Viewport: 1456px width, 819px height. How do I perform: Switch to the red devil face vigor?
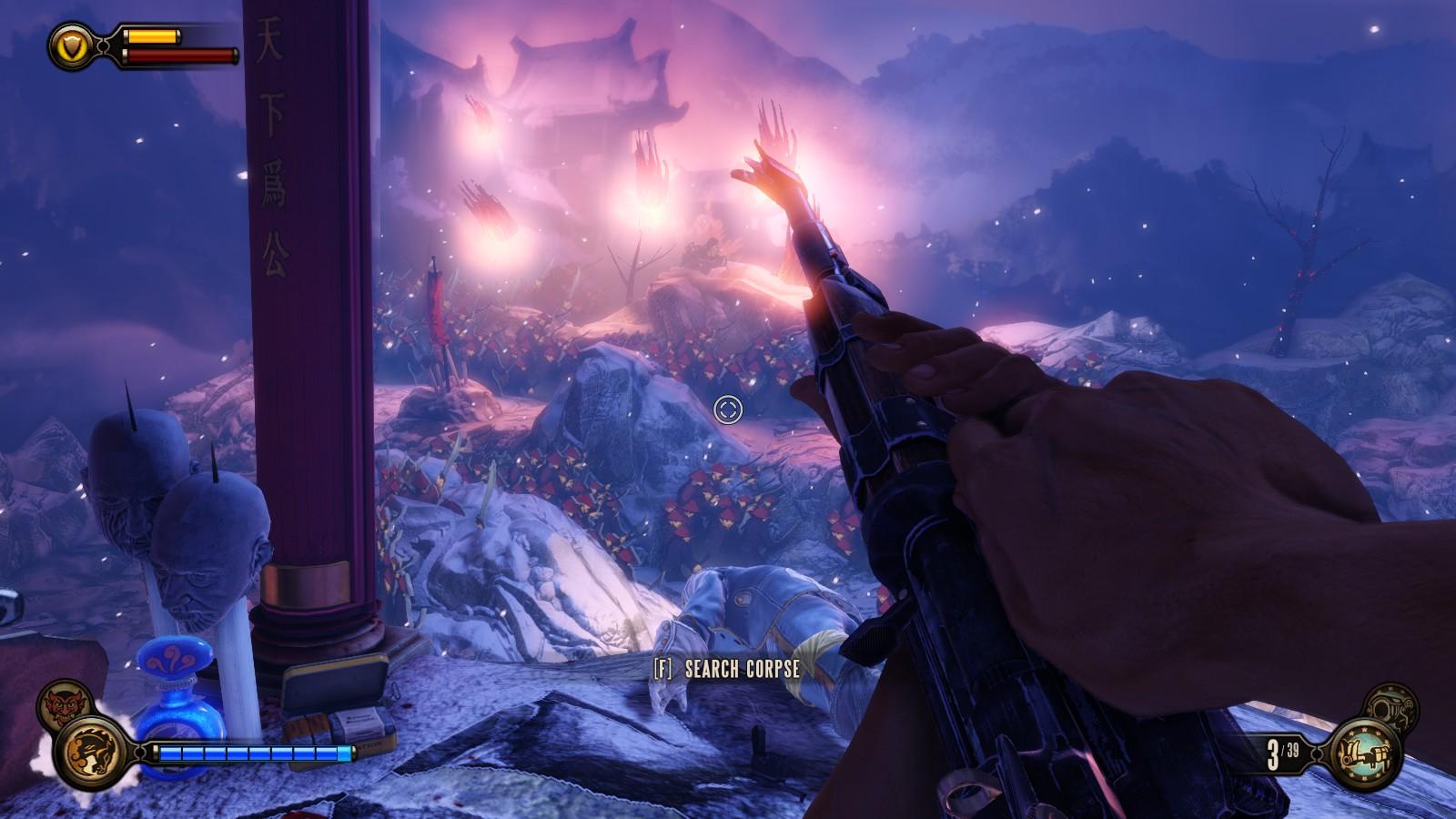tap(64, 703)
